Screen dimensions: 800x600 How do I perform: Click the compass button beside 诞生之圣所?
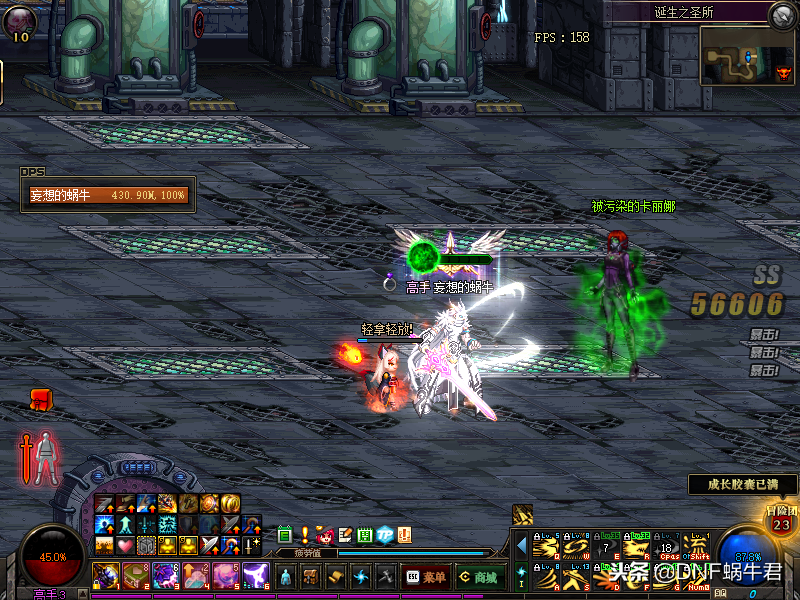(x=781, y=14)
